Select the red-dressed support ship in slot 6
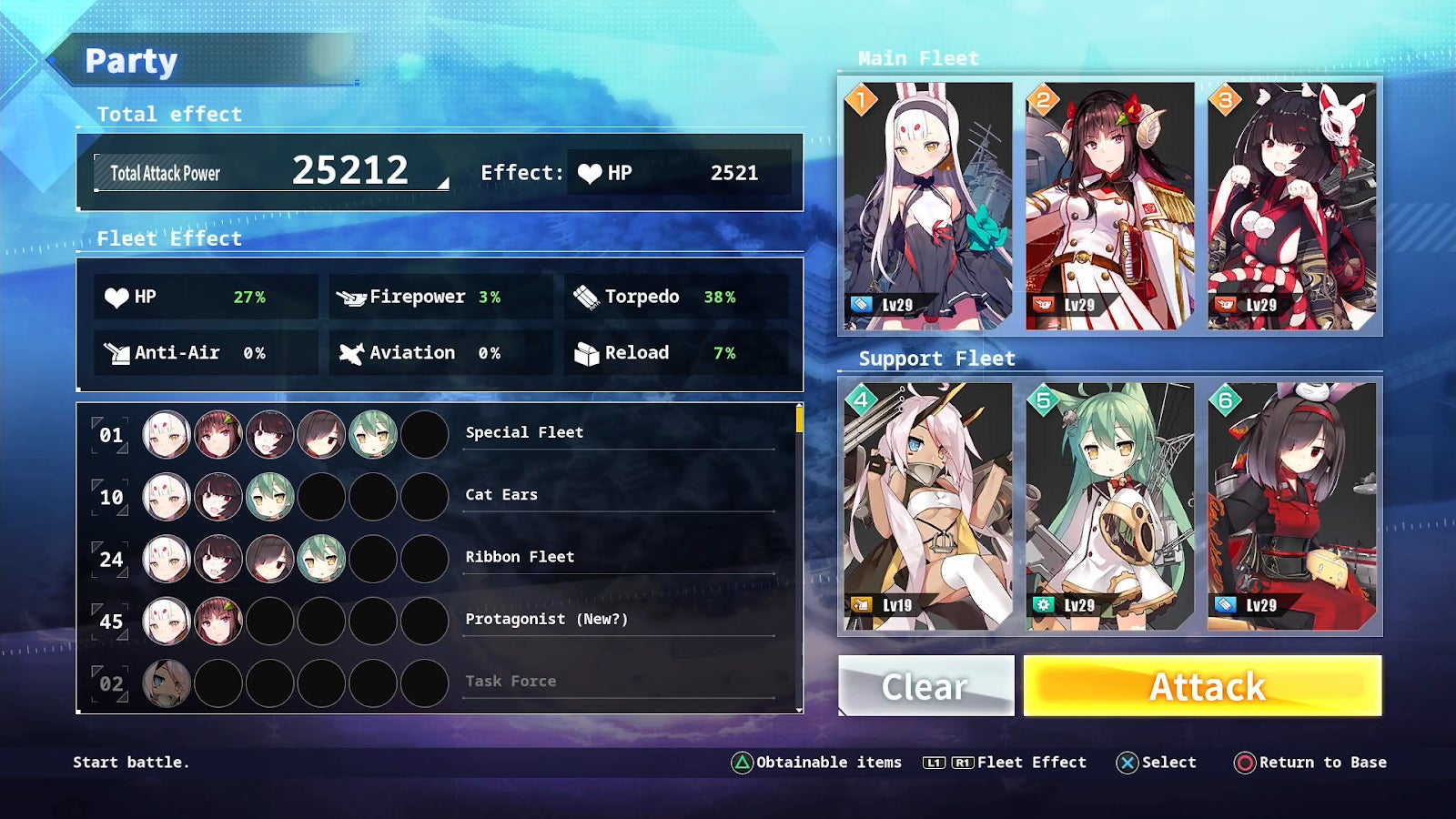1456x819 pixels. pyautogui.click(x=1292, y=506)
